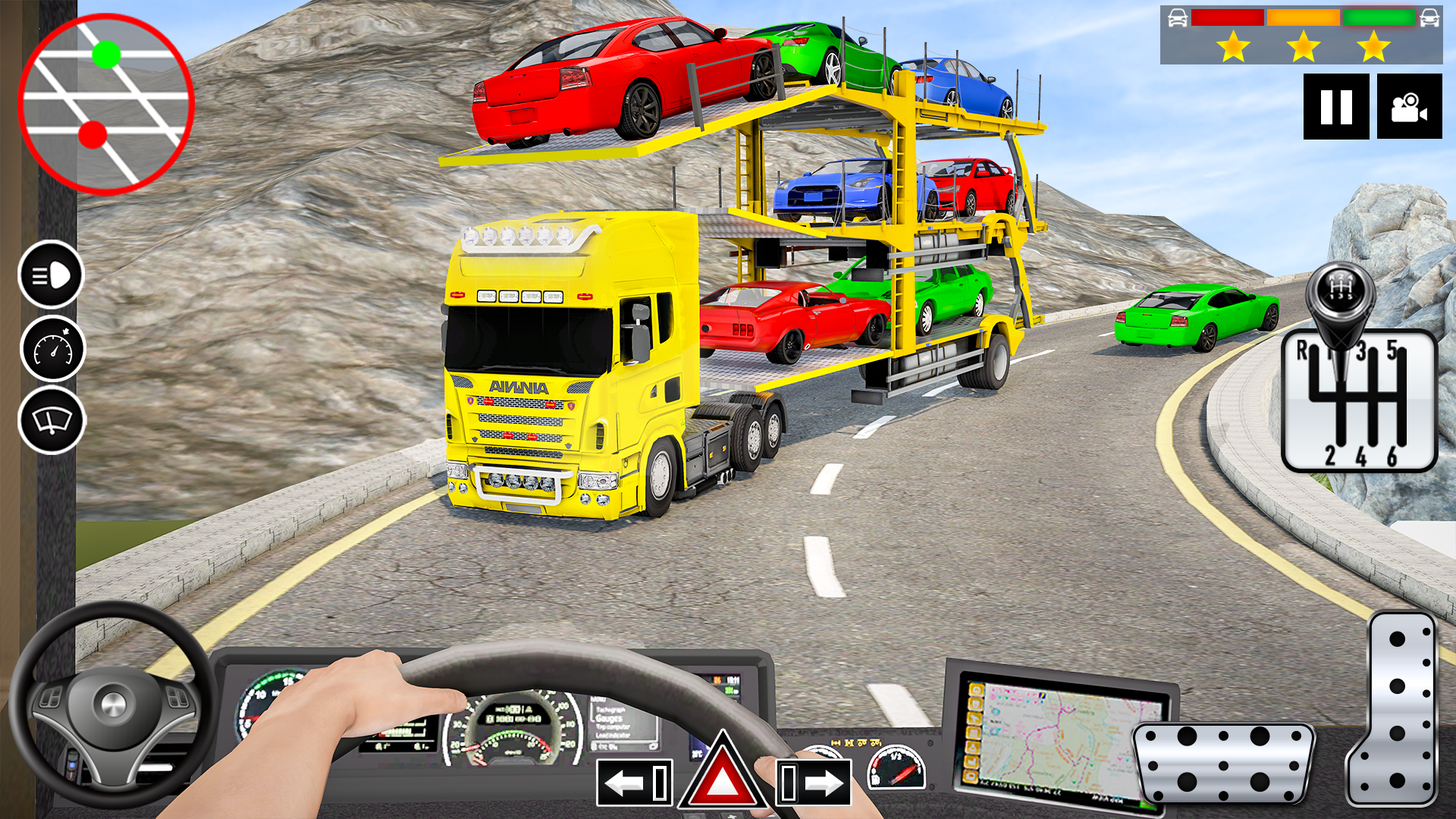Open the speedometer gauge icon
Viewport: 1456px width, 819px height.
tap(50, 348)
